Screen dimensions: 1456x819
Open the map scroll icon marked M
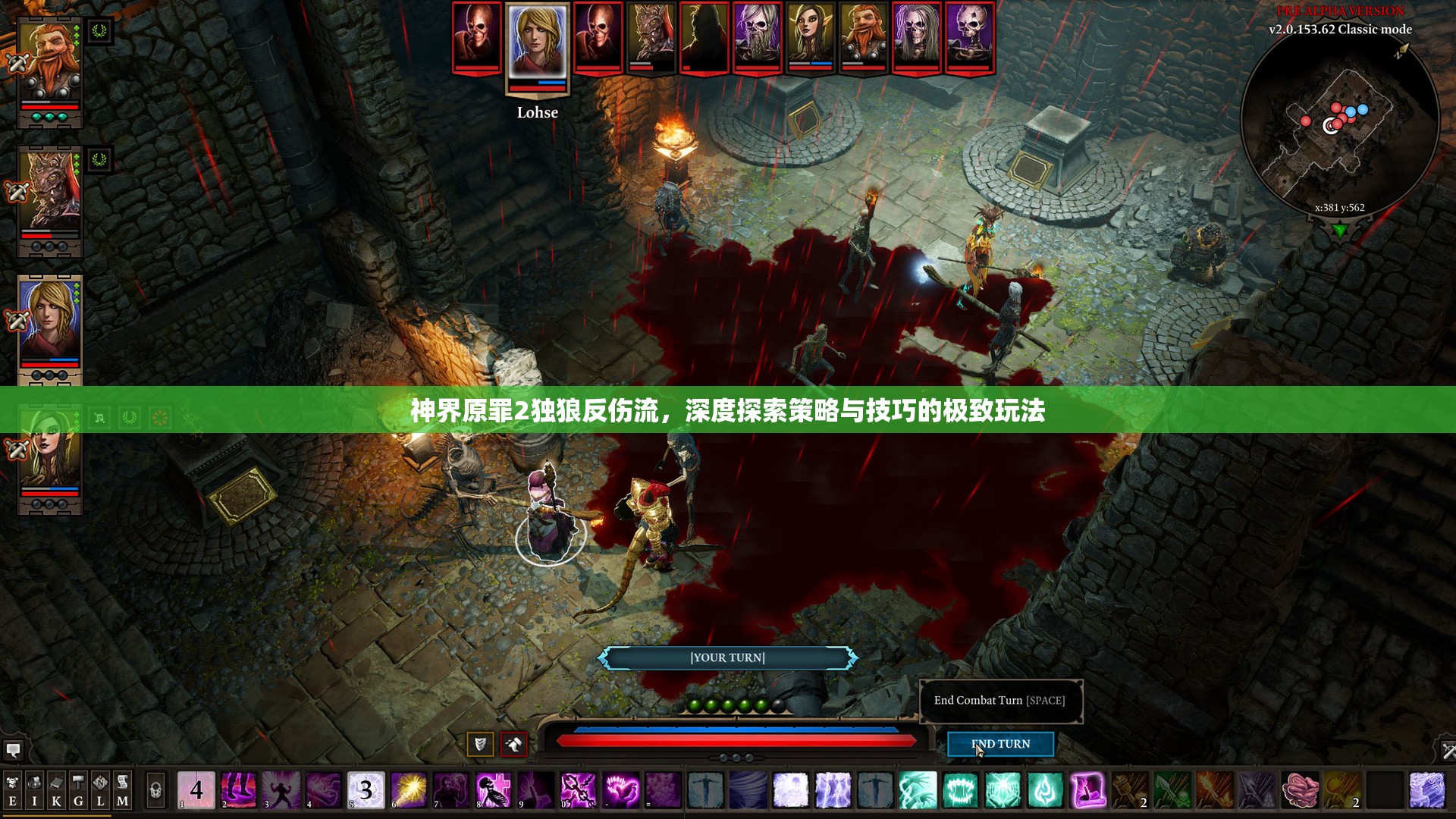click(x=122, y=791)
